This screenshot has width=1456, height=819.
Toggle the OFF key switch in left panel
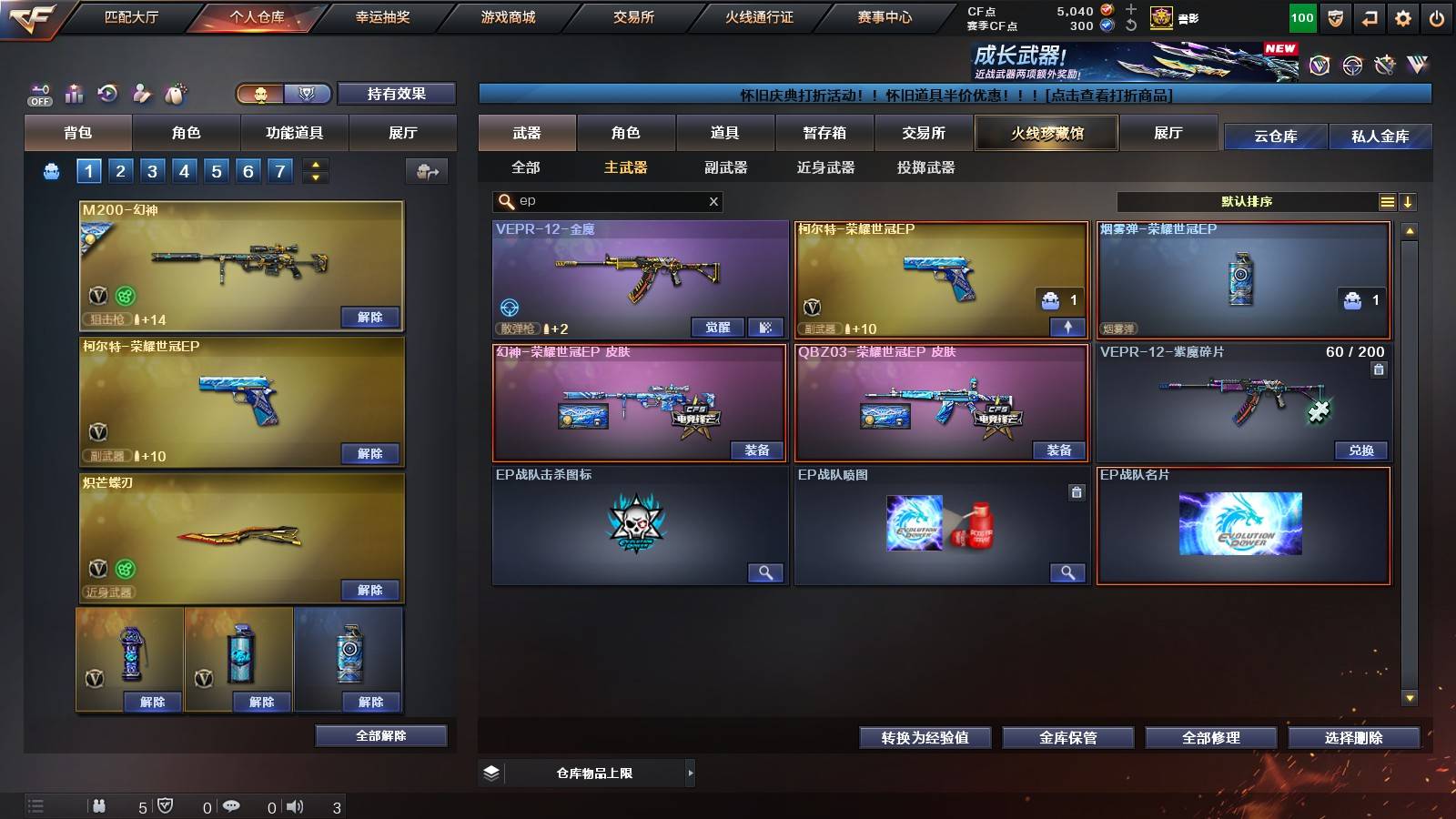click(x=38, y=94)
